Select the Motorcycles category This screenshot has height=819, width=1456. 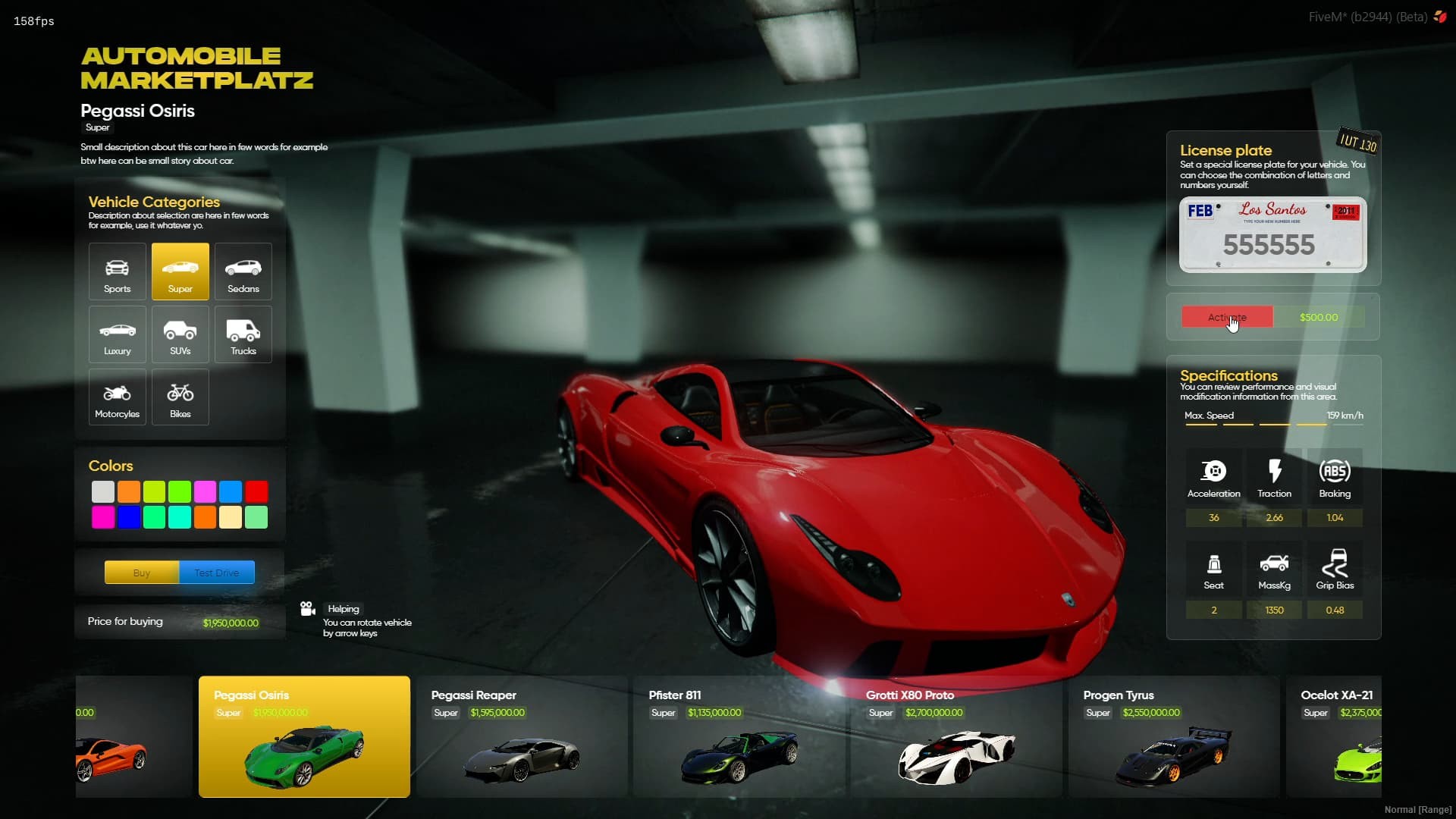(117, 397)
